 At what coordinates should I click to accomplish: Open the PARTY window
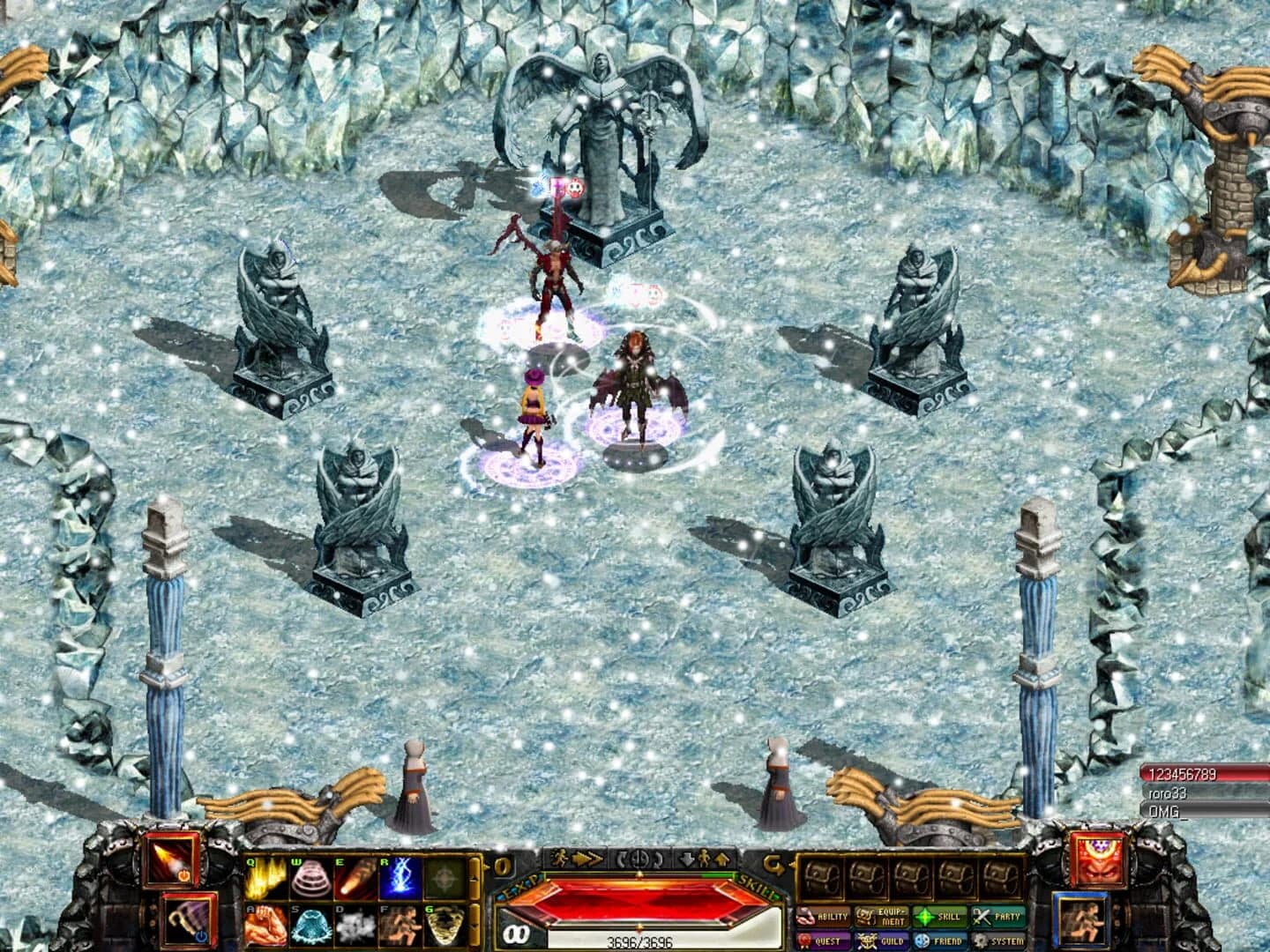(x=999, y=917)
